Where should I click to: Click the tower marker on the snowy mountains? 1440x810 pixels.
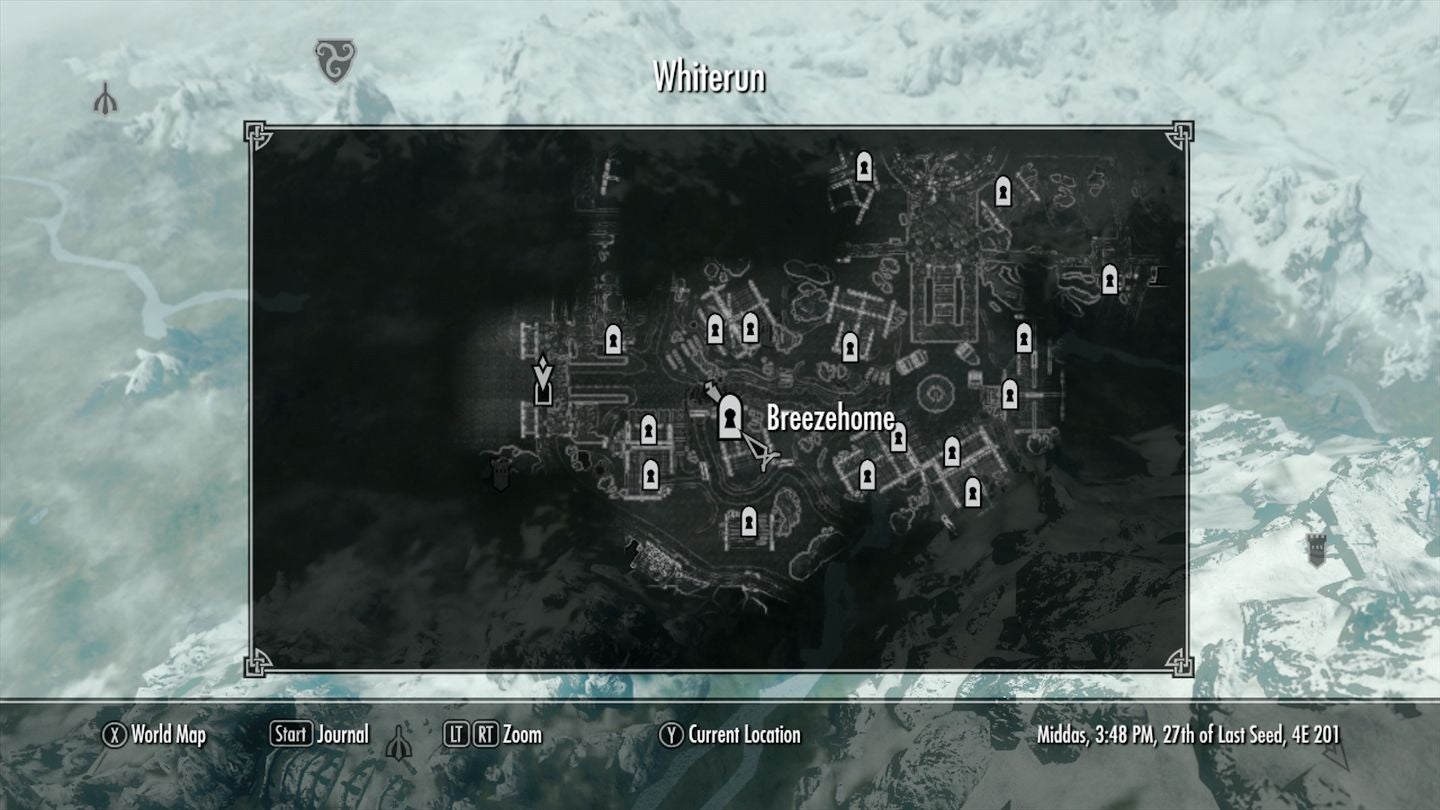click(x=1316, y=549)
